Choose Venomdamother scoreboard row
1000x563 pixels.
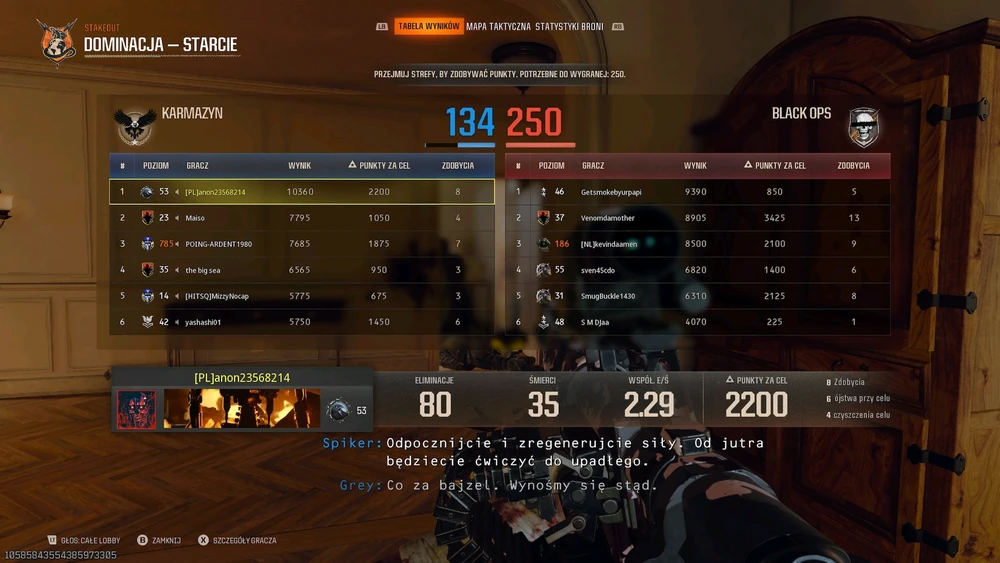point(697,218)
